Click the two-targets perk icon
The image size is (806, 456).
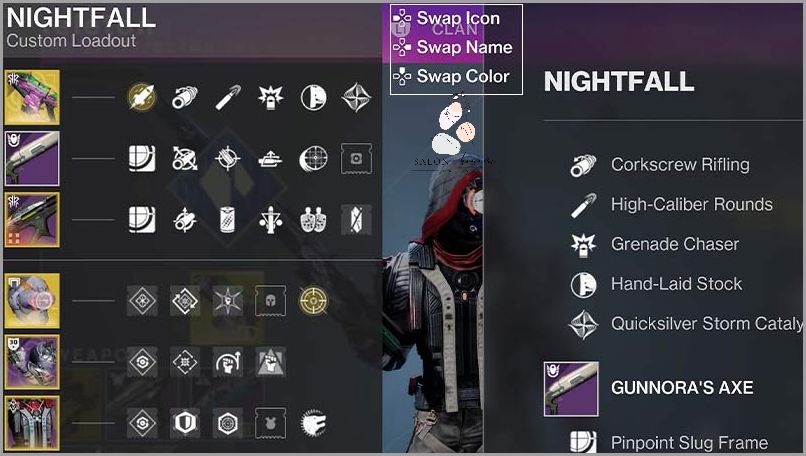(x=313, y=219)
